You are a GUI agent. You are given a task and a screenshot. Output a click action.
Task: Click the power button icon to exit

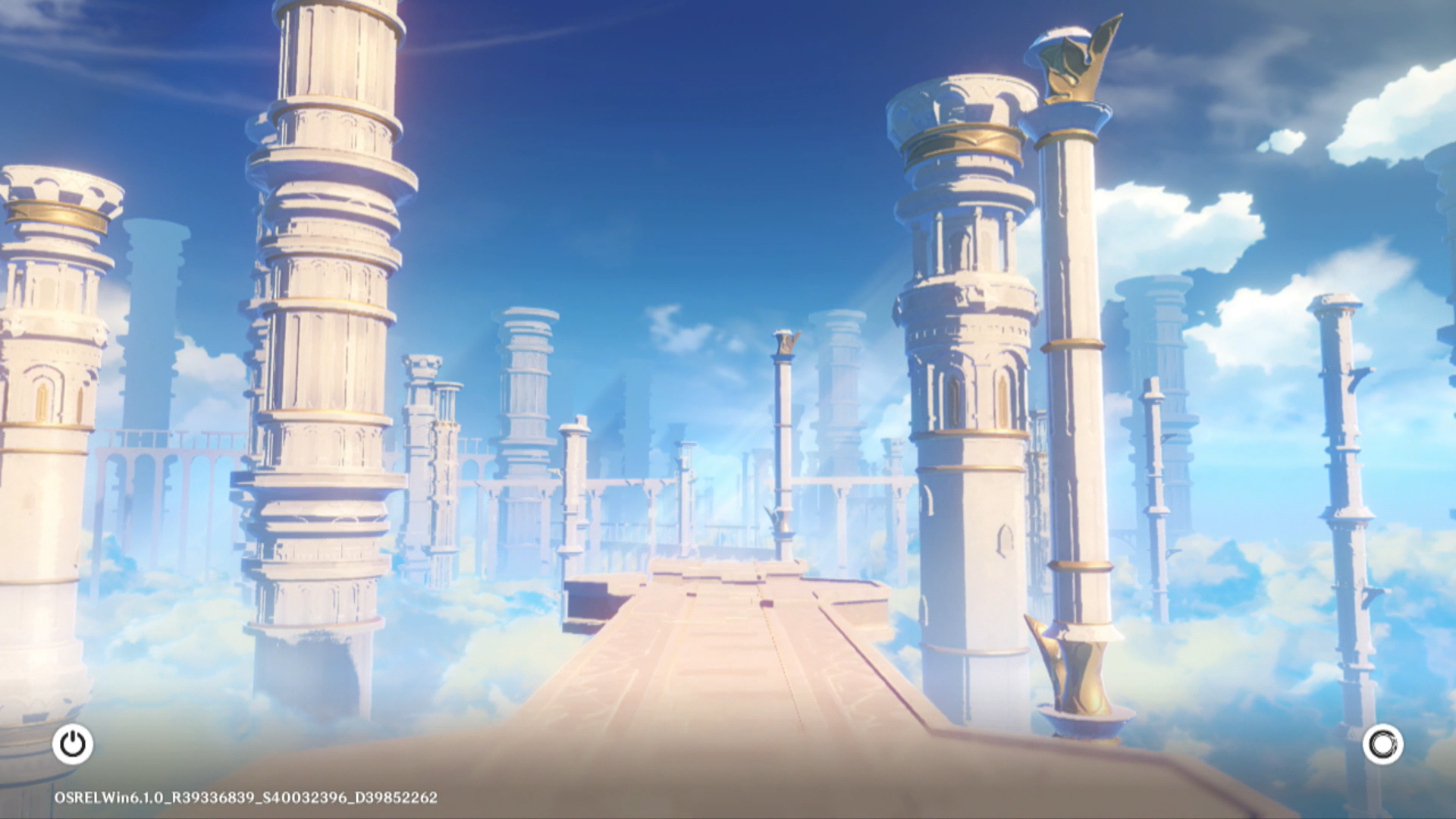coord(73,744)
